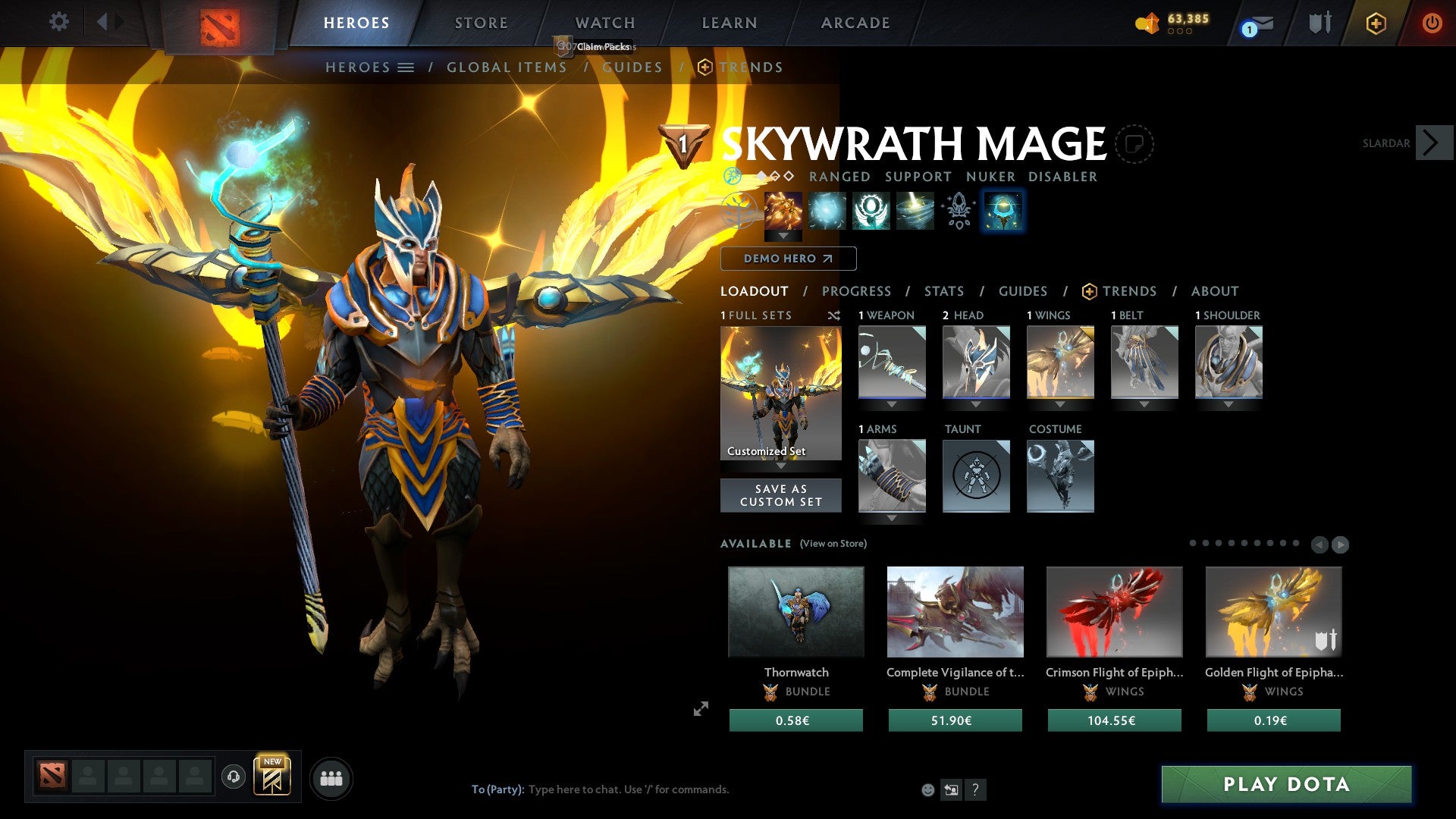Open View on Store link
1456x819 pixels.
(833, 544)
